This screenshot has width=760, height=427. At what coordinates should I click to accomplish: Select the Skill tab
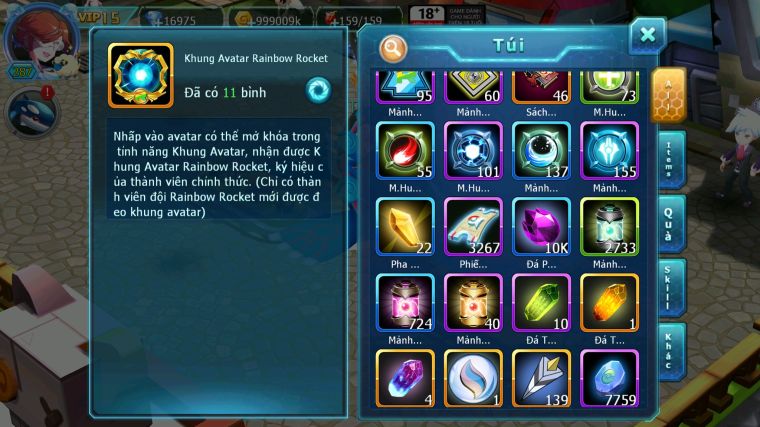[x=671, y=289]
